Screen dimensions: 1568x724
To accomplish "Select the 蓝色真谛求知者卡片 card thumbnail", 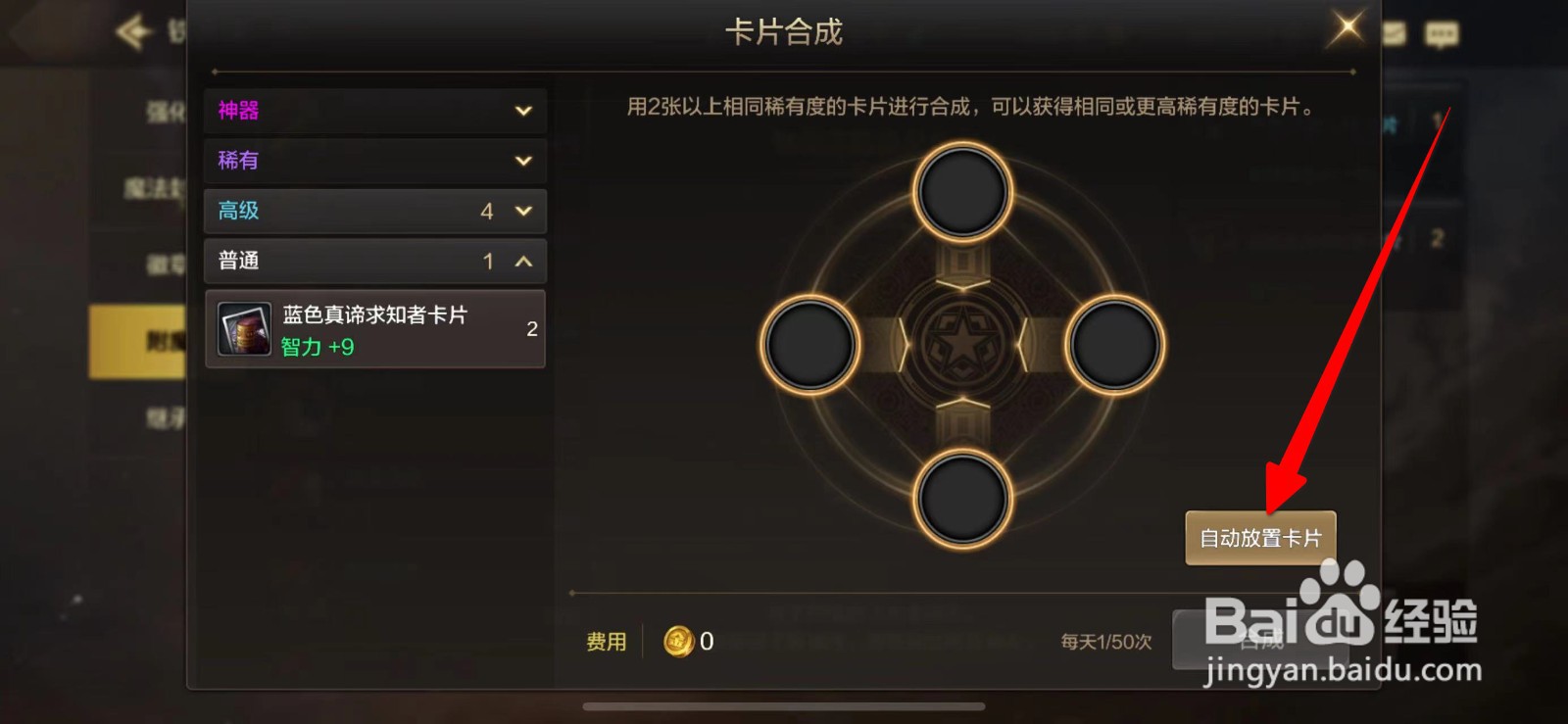I will click(x=243, y=330).
